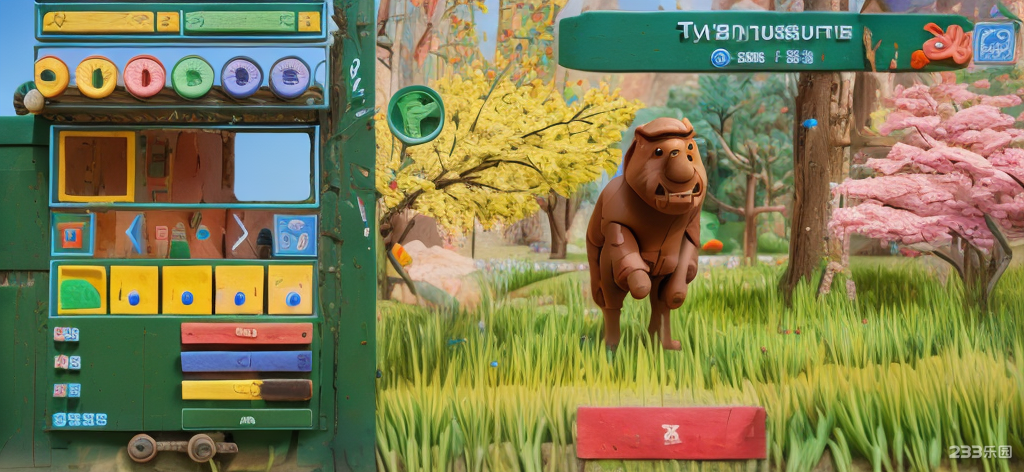Click the red bar in the green panel
Image resolution: width=1024 pixels, height=472 pixels.
point(246,333)
